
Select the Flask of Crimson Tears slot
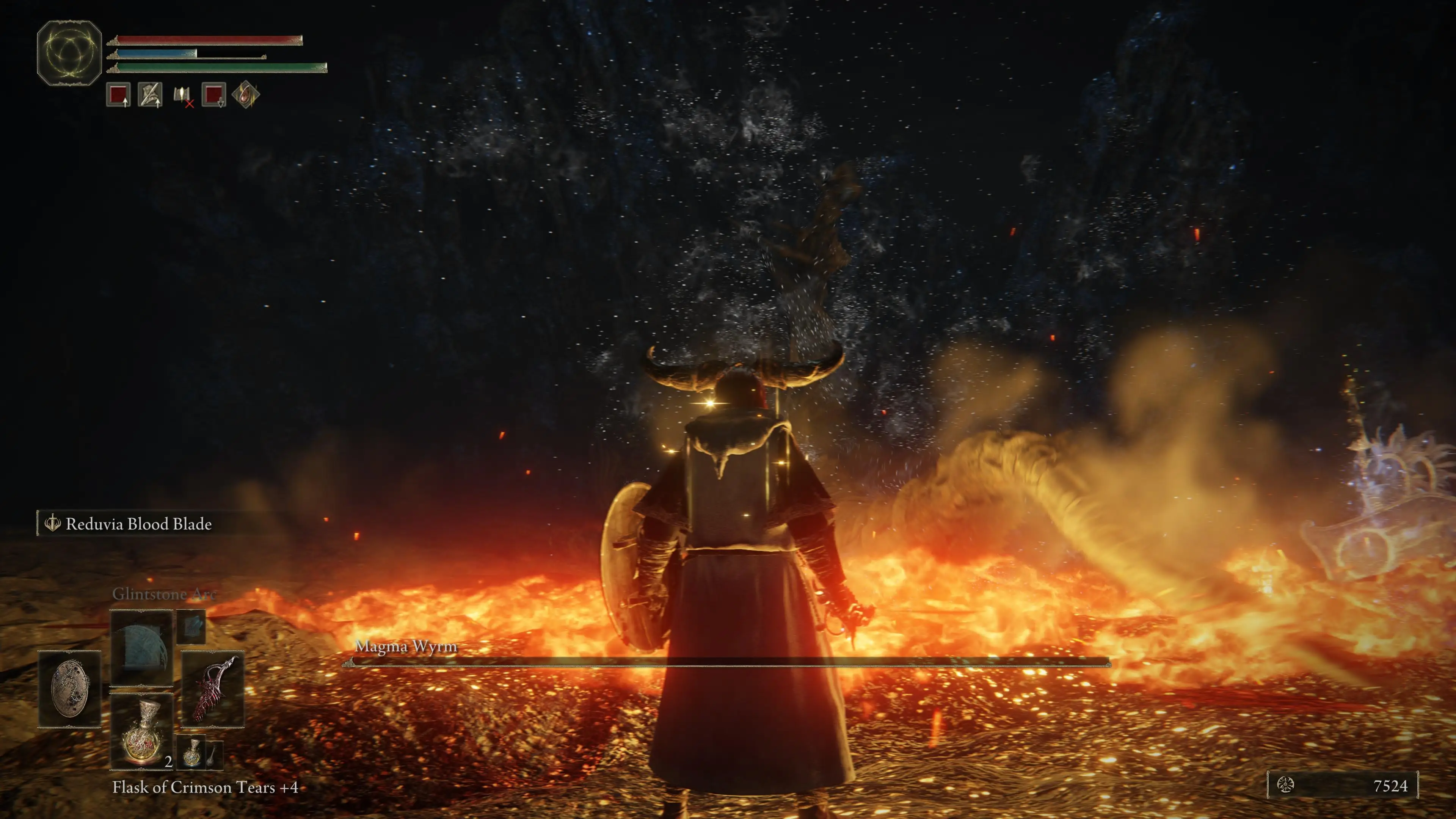tap(141, 732)
